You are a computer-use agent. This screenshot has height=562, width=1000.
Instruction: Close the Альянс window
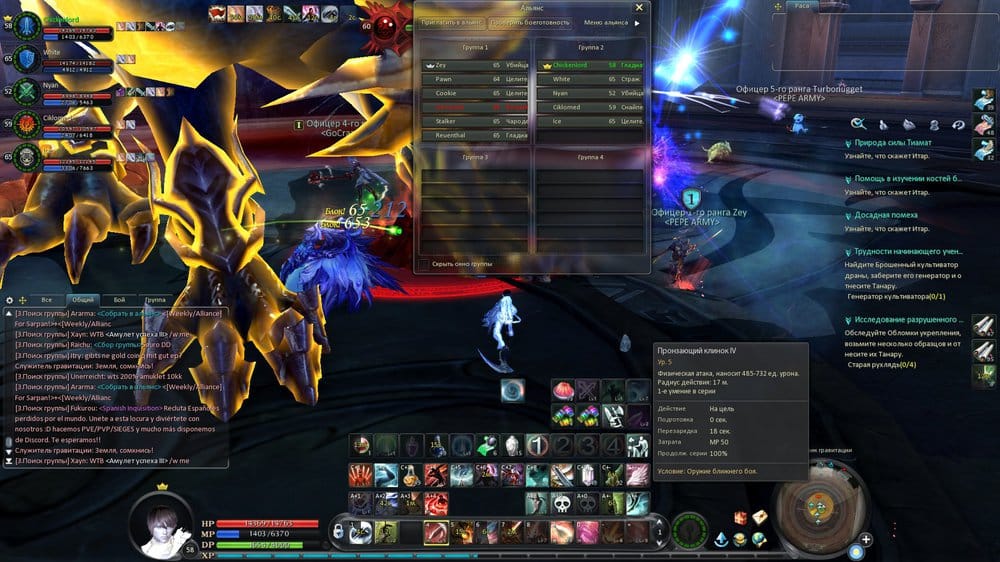tap(639, 7)
